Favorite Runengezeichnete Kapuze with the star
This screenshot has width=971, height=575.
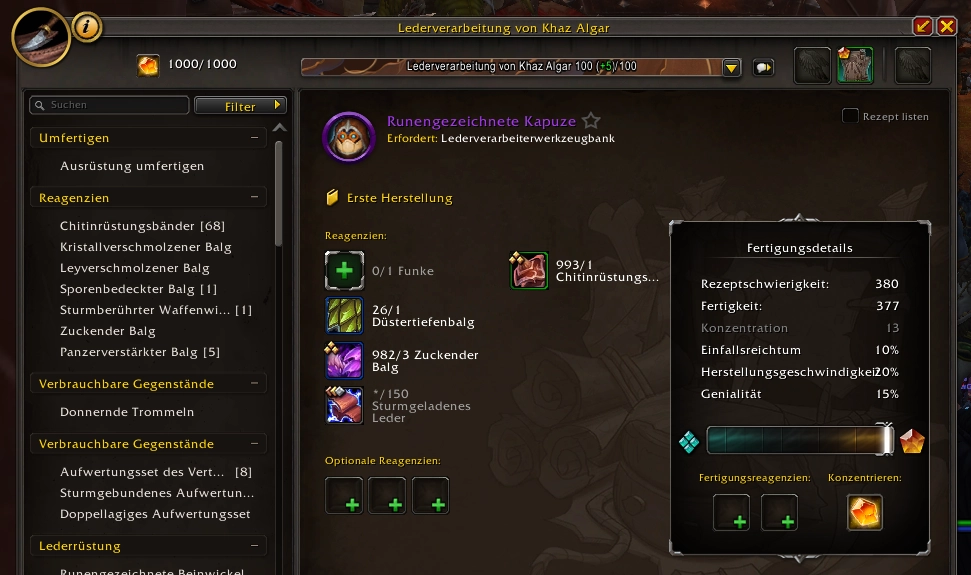point(591,121)
